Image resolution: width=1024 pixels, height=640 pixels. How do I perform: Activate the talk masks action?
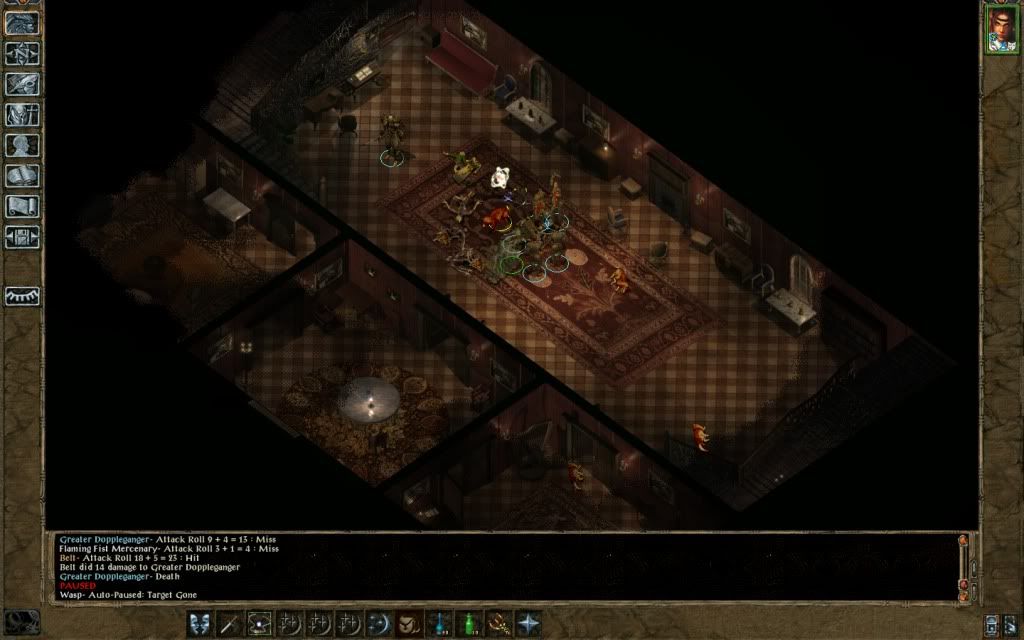199,622
